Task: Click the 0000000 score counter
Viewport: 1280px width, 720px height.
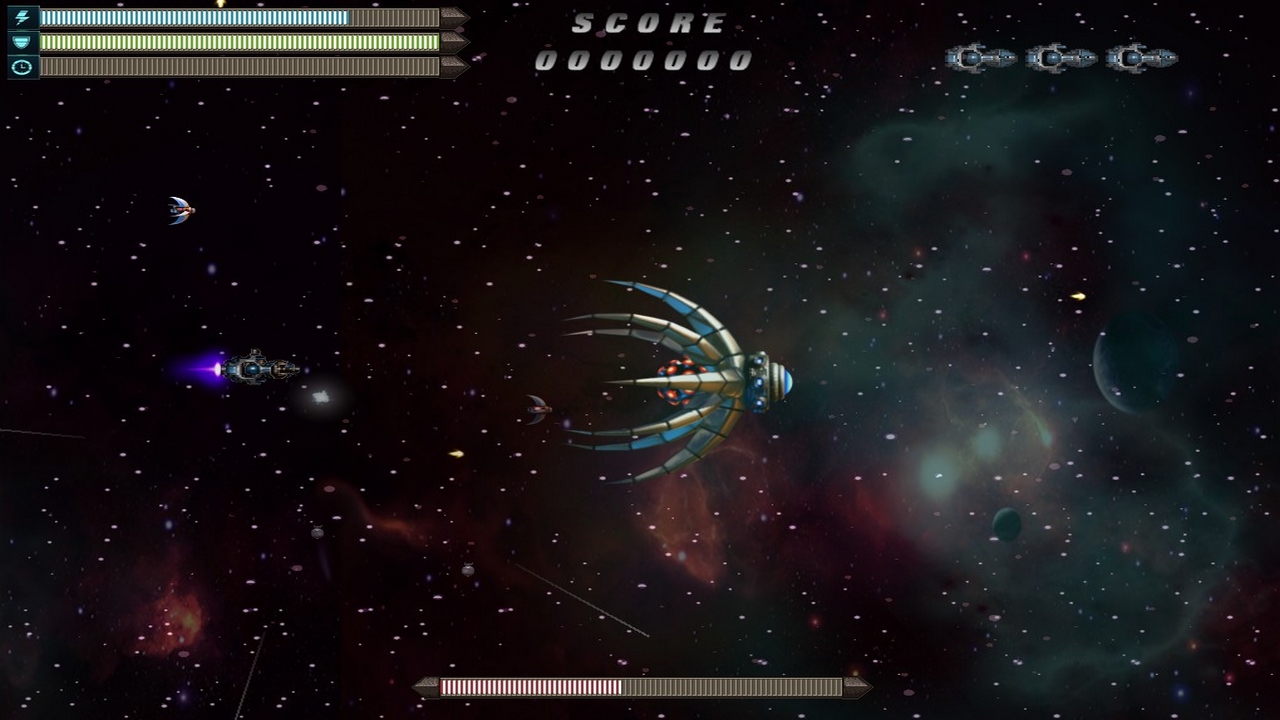Action: (x=645, y=60)
